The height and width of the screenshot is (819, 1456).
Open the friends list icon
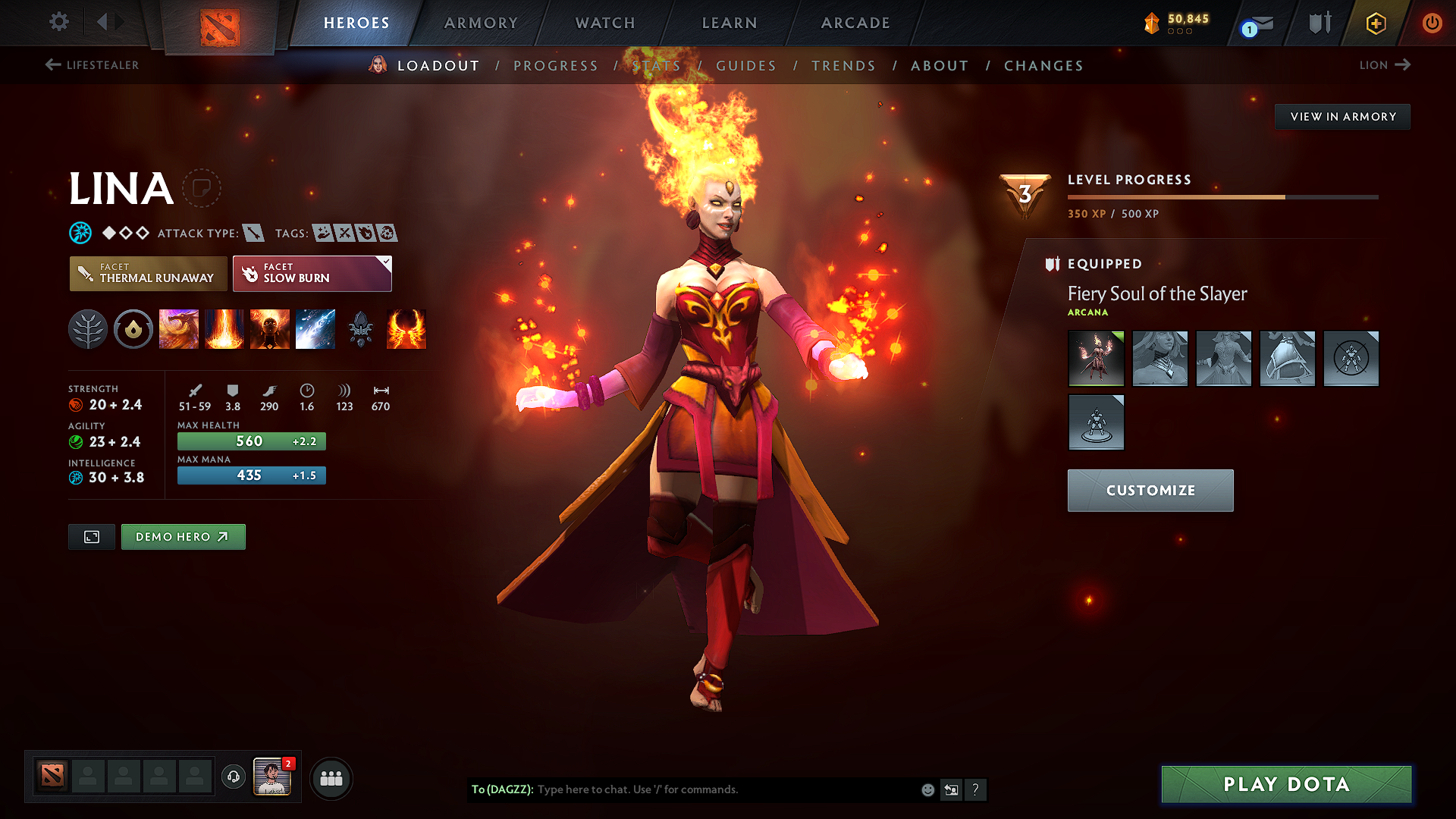click(331, 778)
